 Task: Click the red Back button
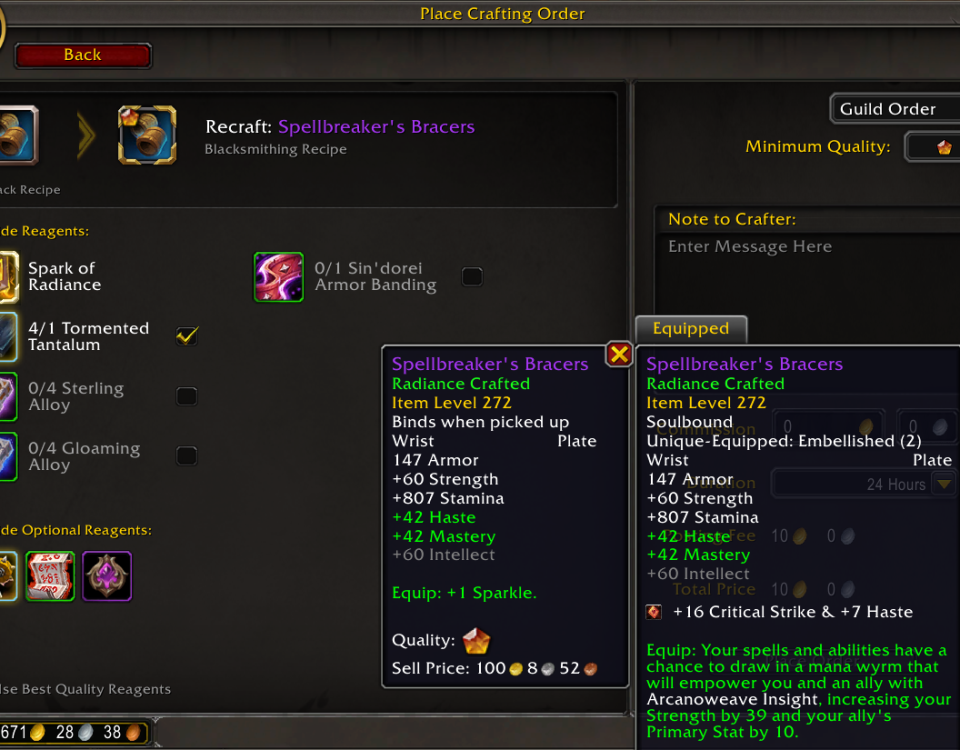83,56
